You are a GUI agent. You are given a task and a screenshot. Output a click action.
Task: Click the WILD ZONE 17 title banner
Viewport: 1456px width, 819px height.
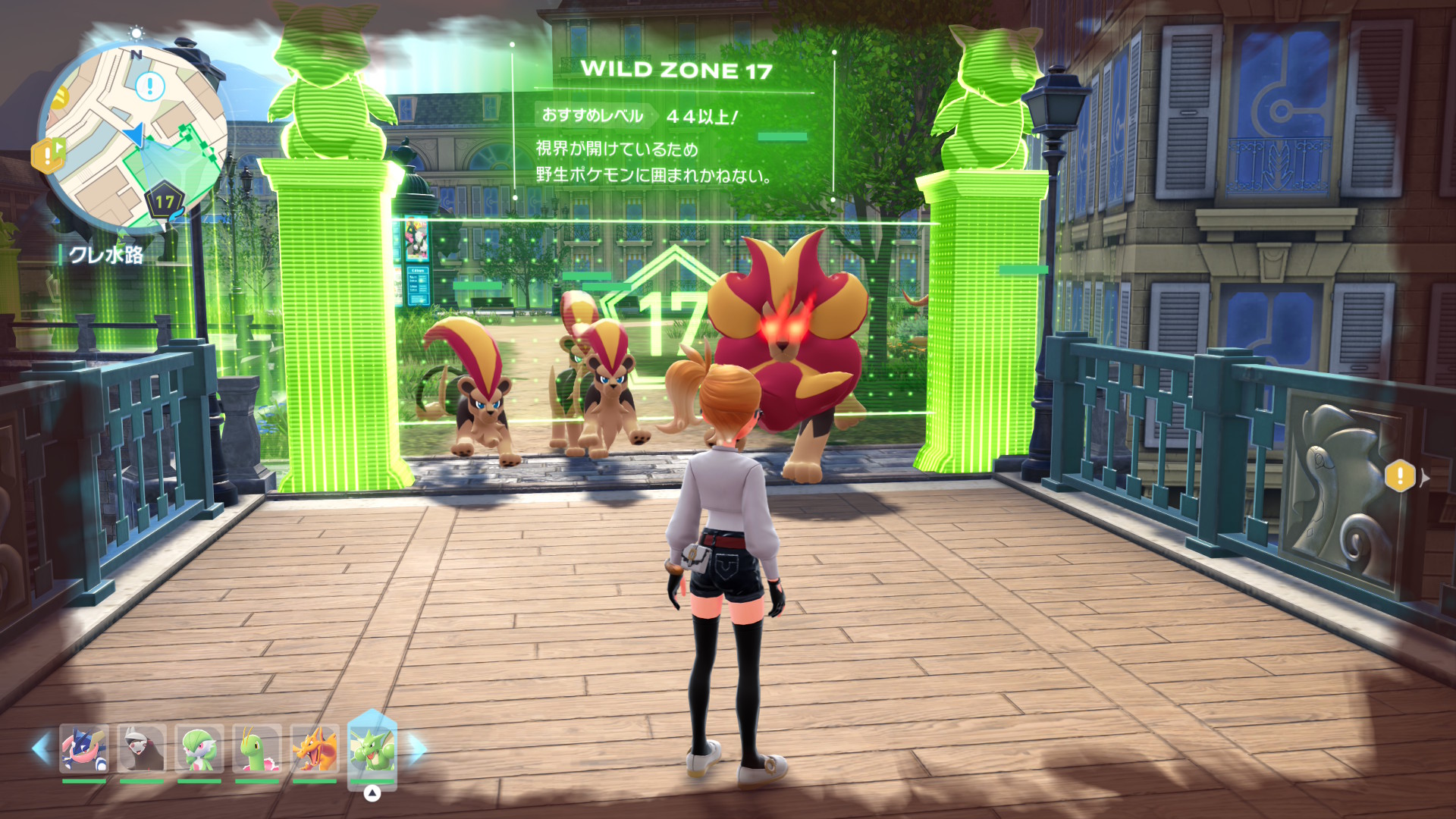673,68
